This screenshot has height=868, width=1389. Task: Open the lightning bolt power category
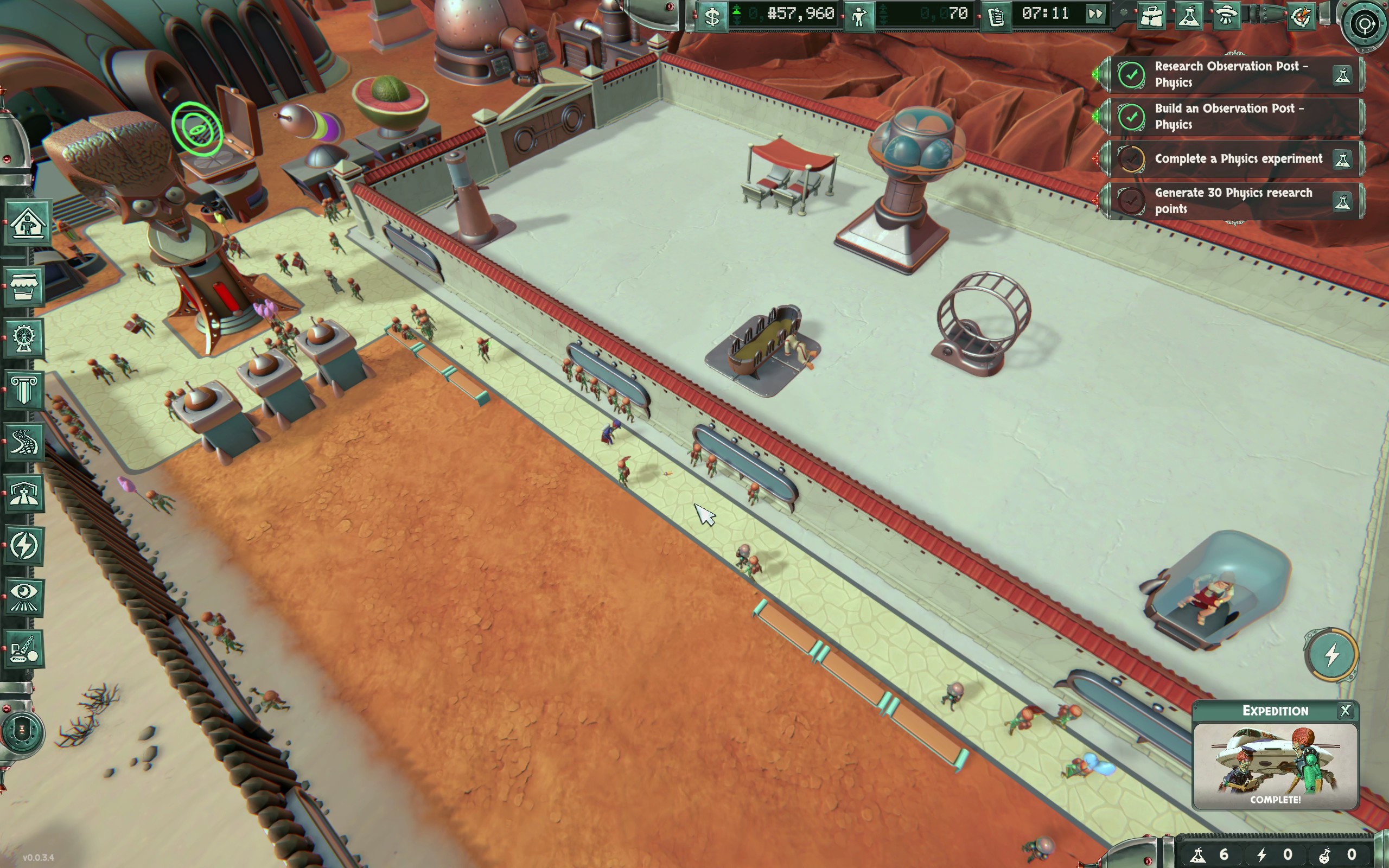click(x=24, y=545)
